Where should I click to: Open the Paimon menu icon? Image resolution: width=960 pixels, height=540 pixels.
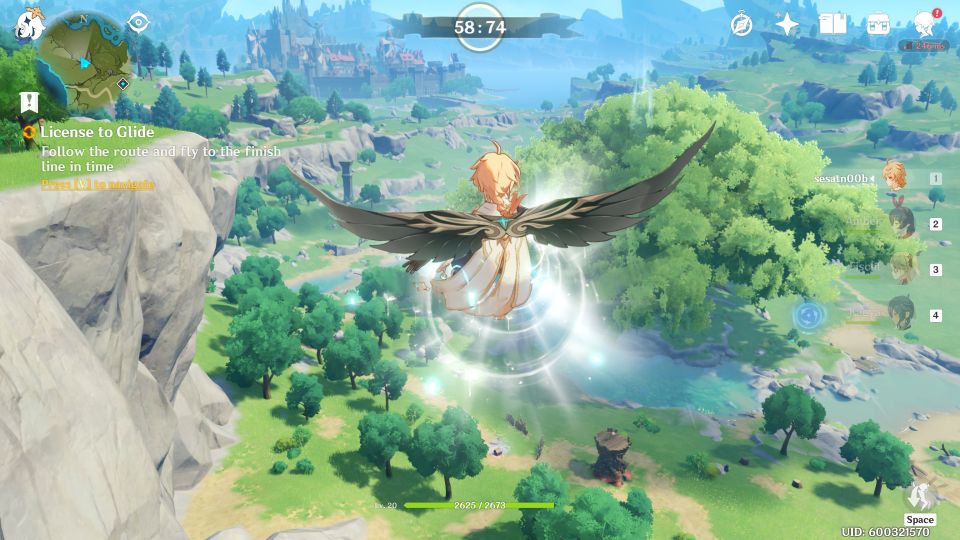tap(27, 23)
